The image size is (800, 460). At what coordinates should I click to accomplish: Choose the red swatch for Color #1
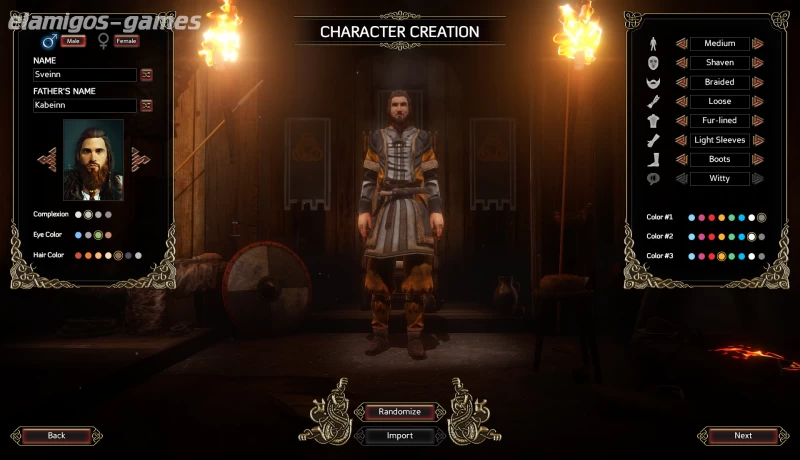711,217
